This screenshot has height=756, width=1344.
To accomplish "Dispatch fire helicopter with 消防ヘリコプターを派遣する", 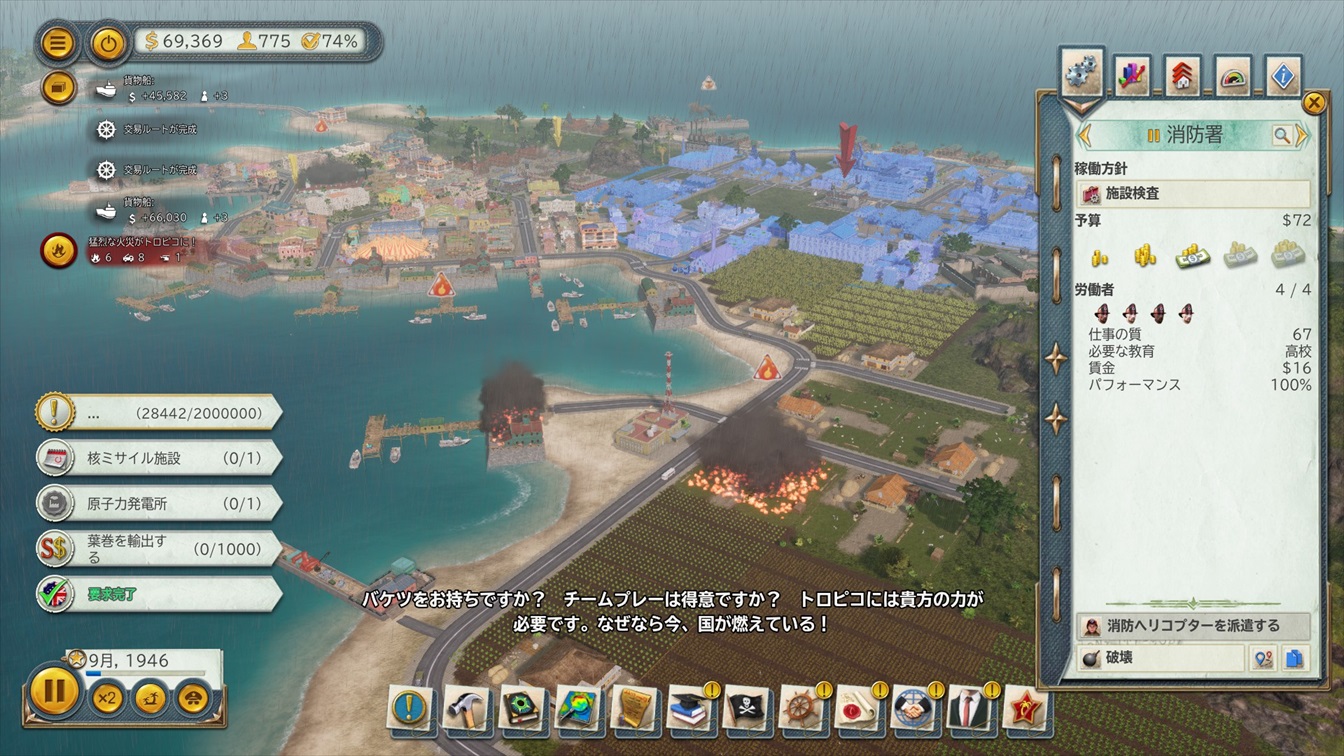I will [x=1193, y=626].
